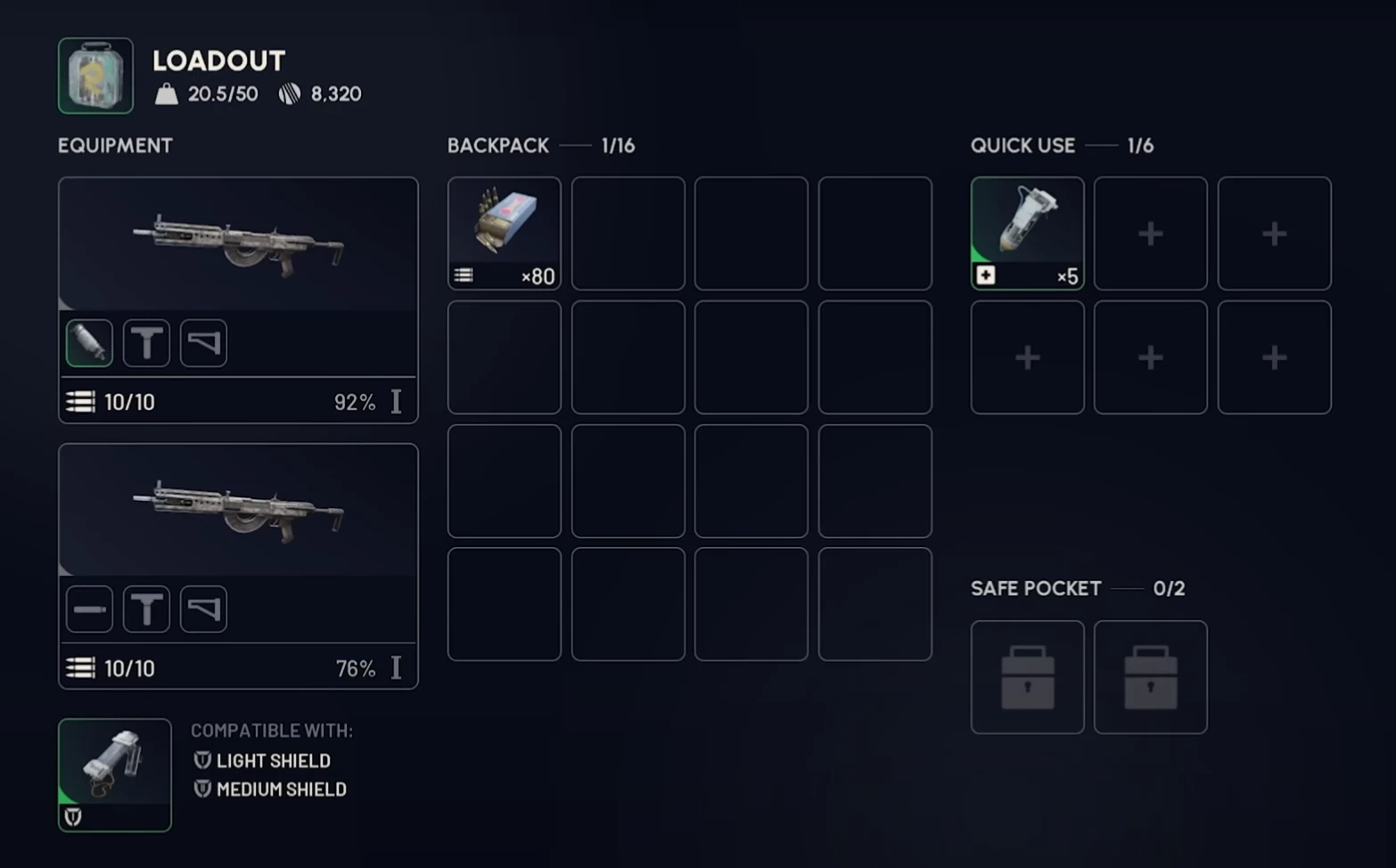Open the T-shaped attachment slot on the 92% weapon

coord(146,343)
